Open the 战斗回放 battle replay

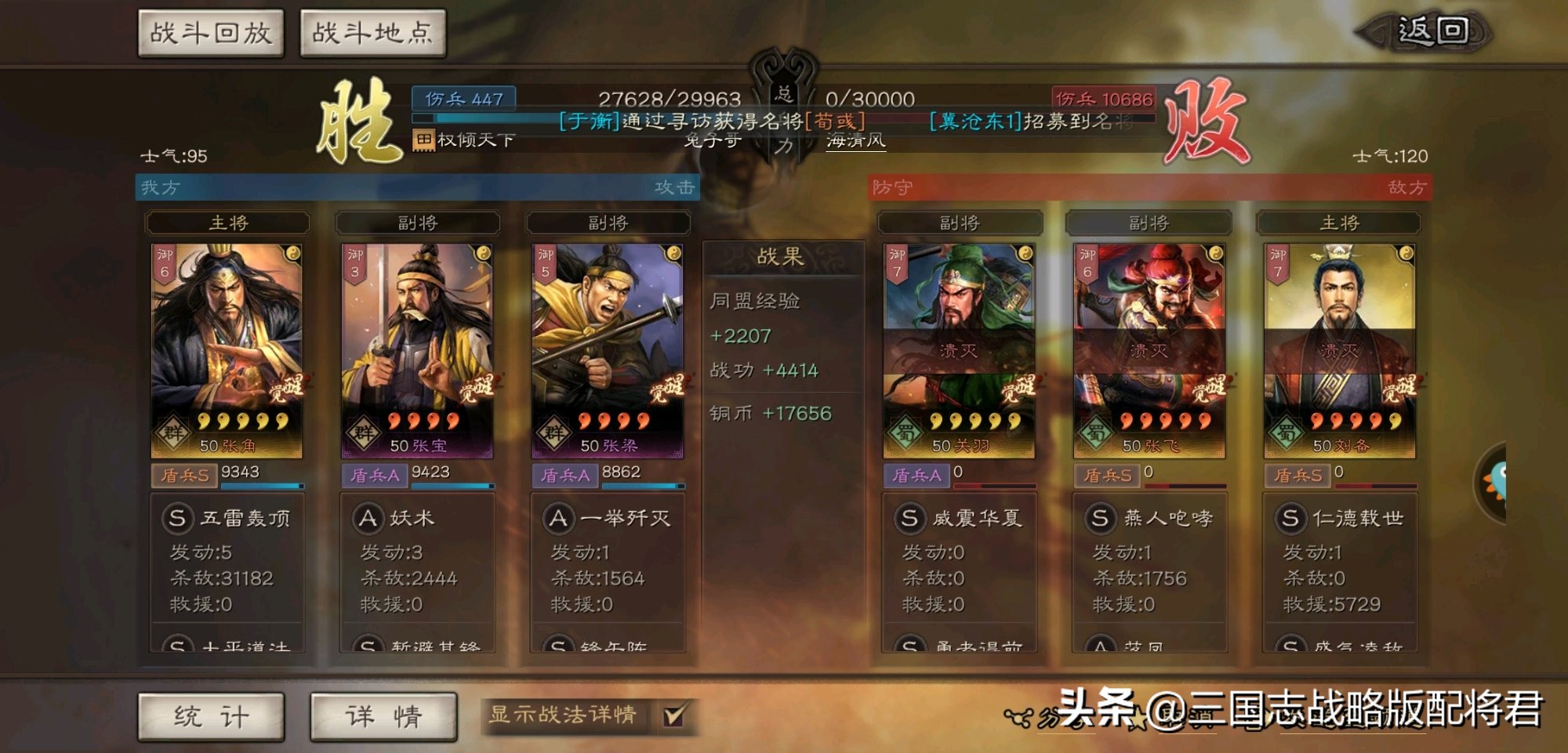[x=210, y=33]
